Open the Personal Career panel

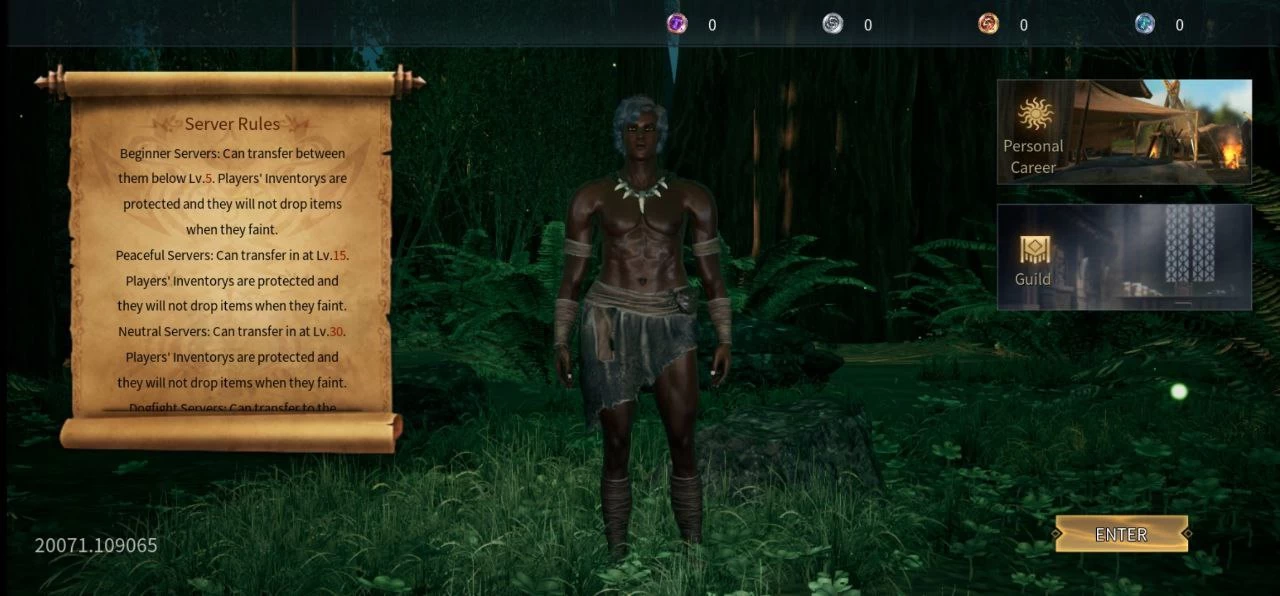click(1123, 132)
